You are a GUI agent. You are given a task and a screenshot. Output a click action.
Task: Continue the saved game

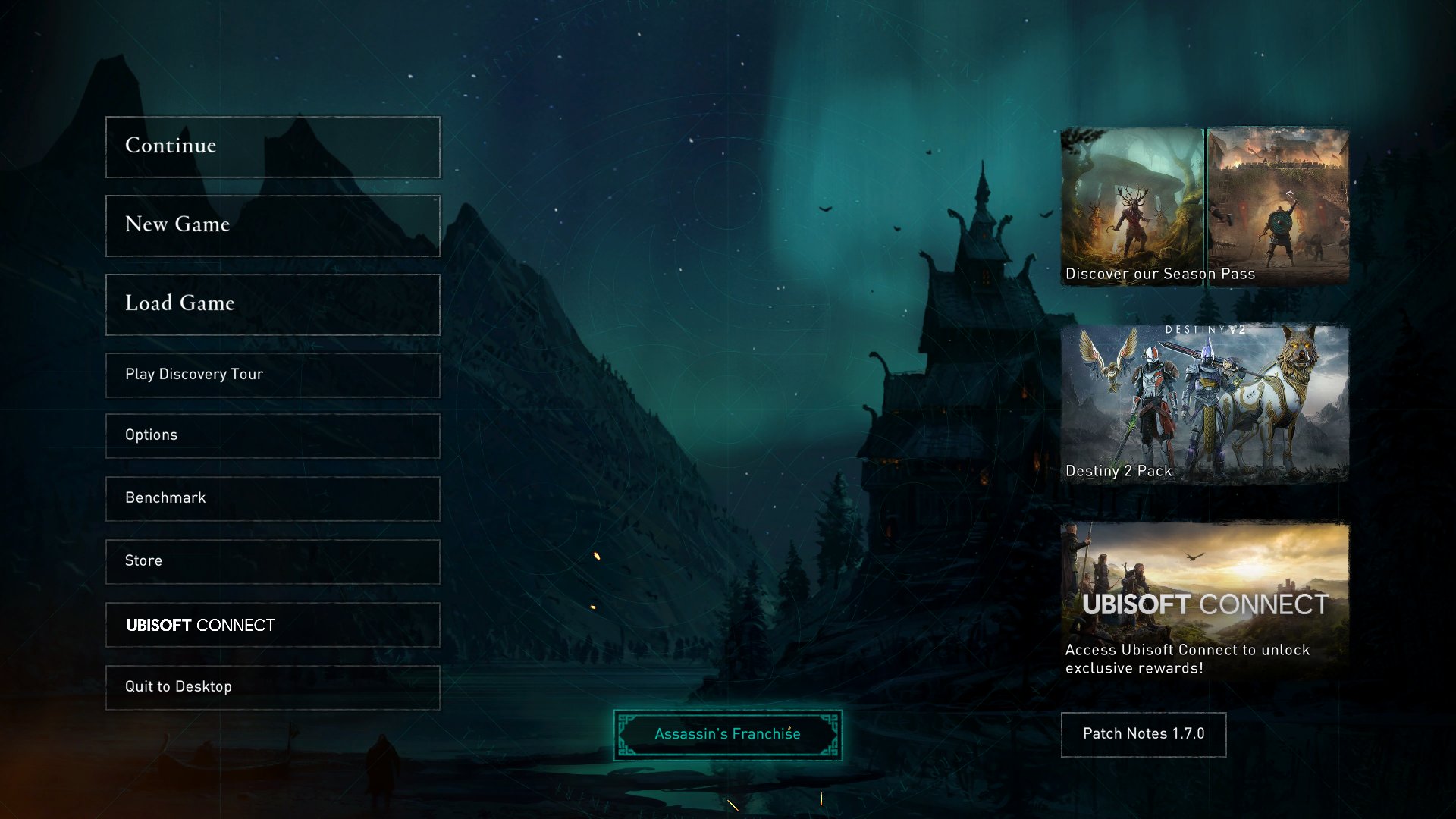pyautogui.click(x=272, y=146)
